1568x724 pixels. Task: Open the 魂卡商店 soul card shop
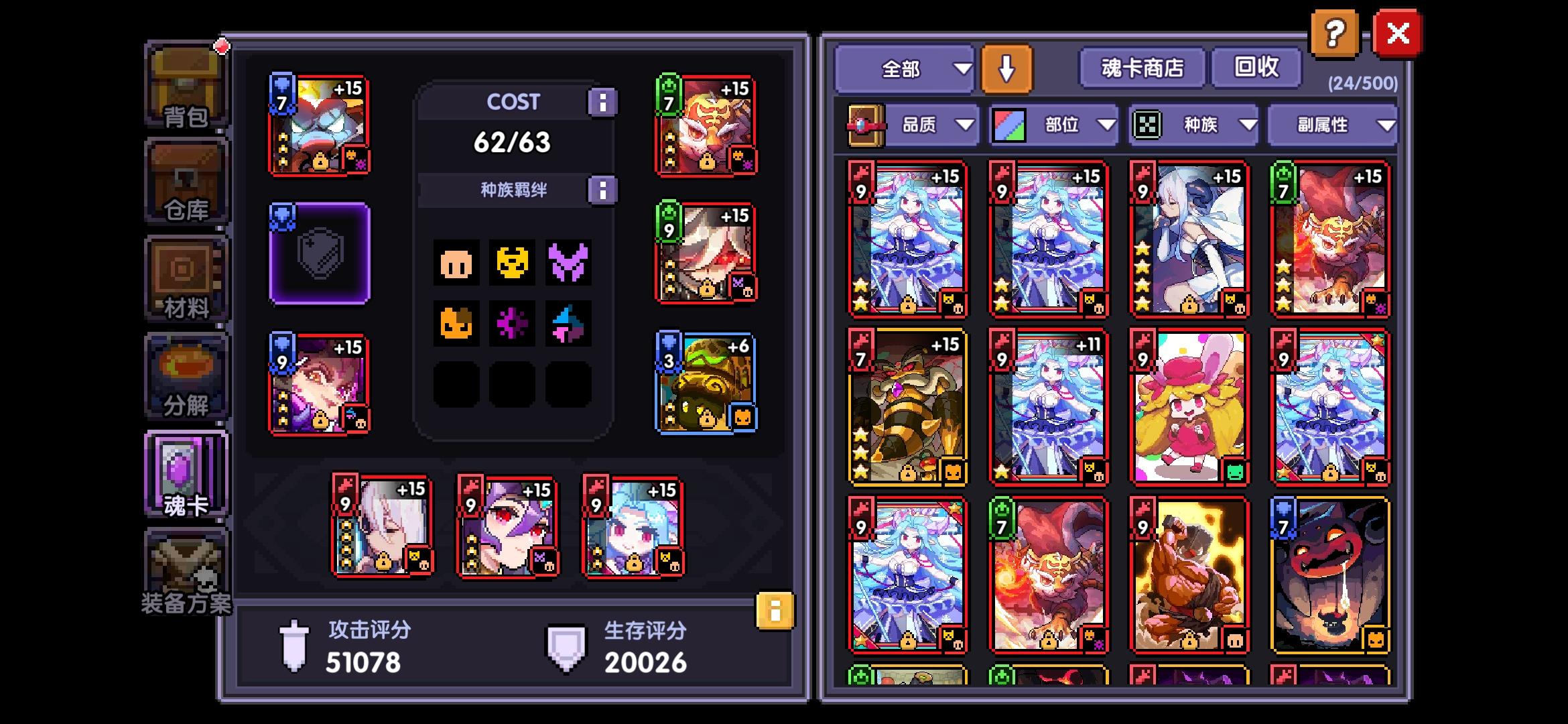pyautogui.click(x=1141, y=67)
